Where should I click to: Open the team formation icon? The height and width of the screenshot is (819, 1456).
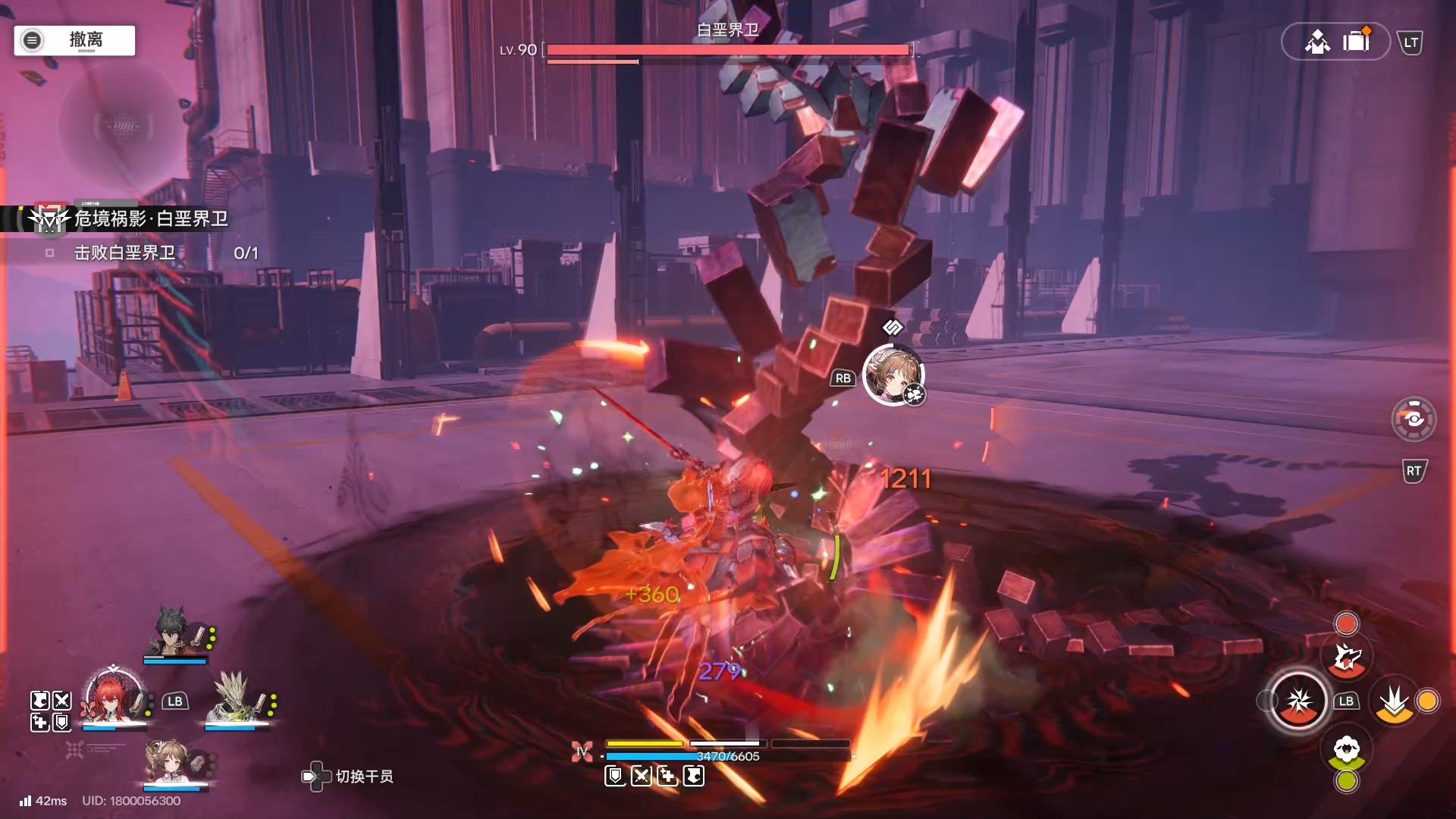[1317, 41]
